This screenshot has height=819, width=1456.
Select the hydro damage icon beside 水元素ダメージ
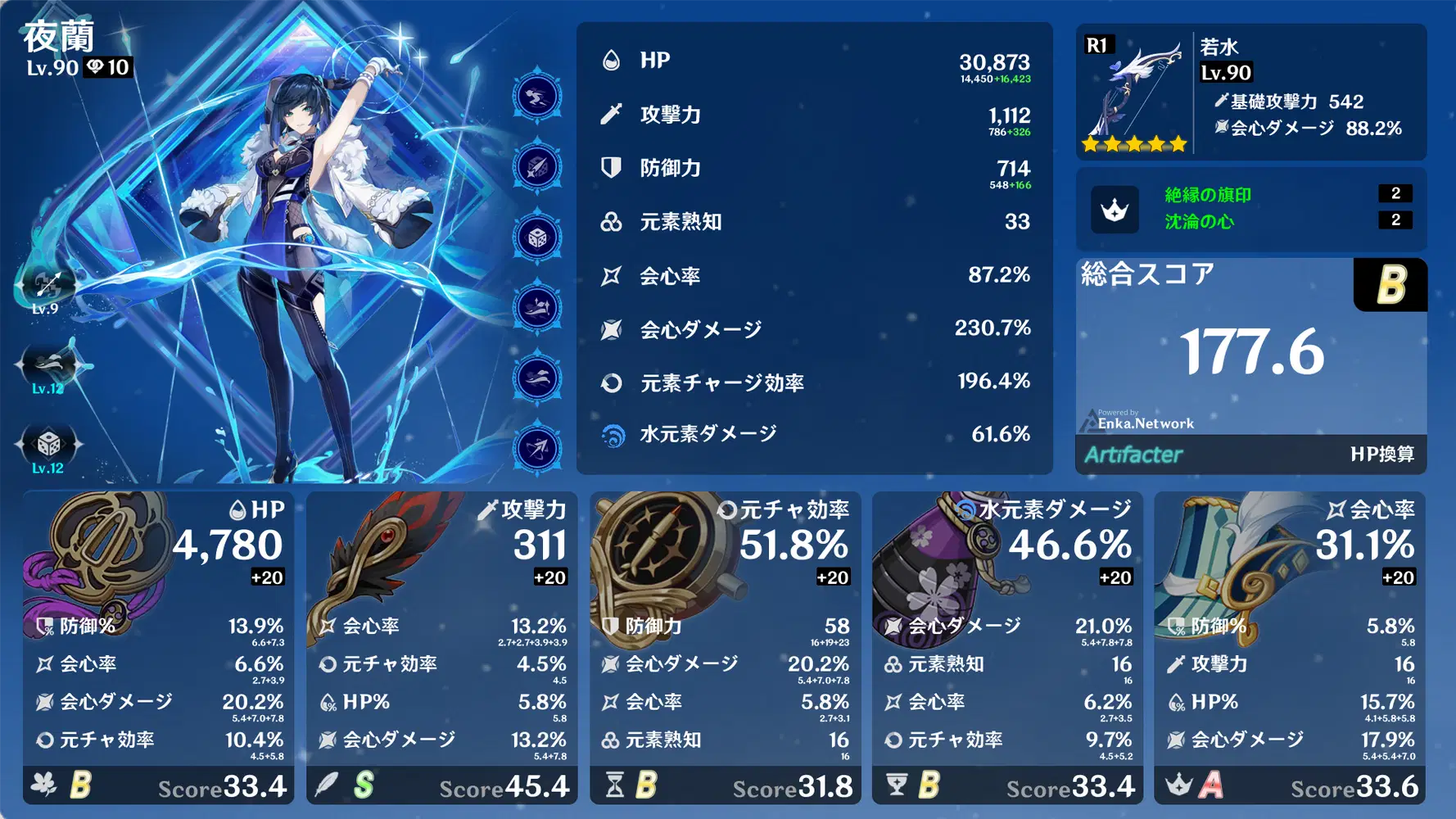612,435
